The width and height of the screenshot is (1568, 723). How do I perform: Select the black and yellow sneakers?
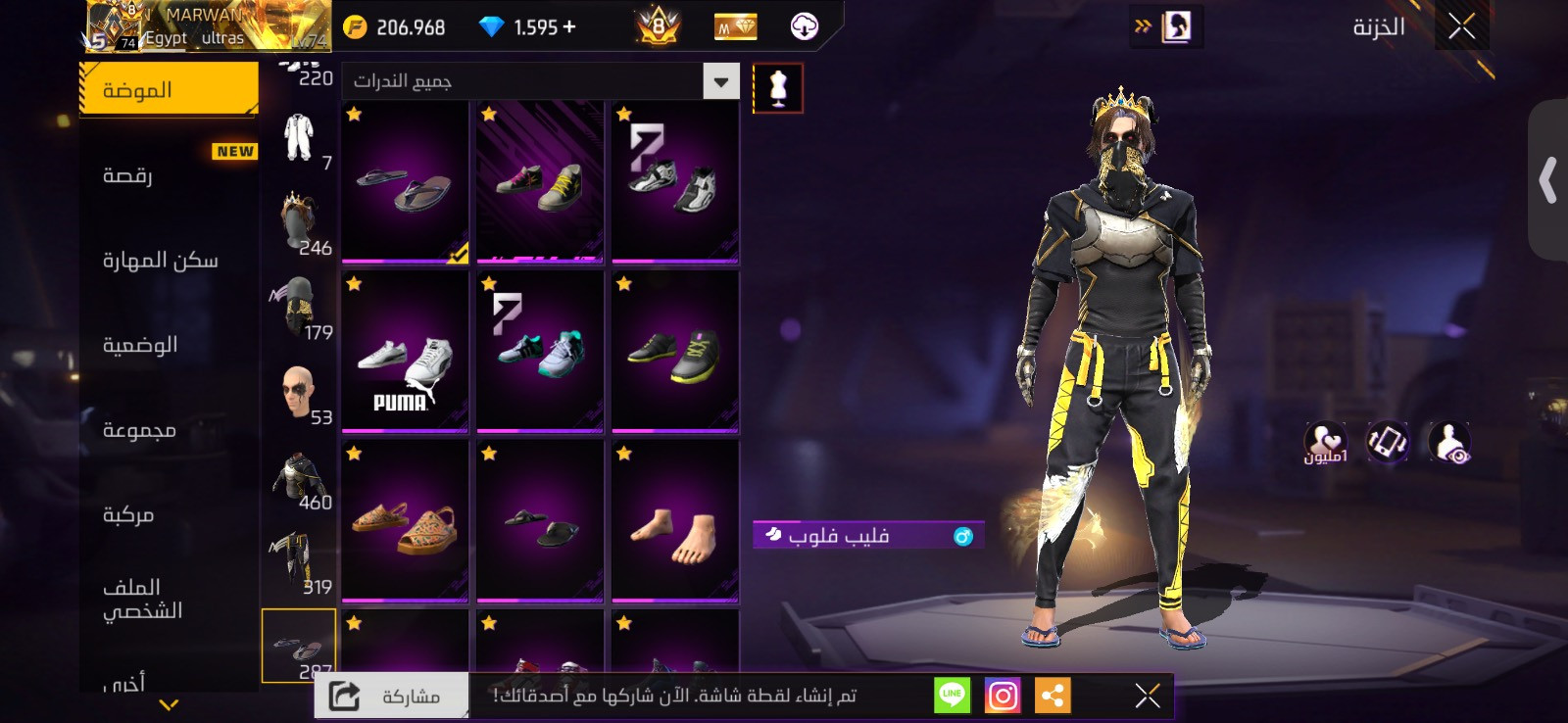pyautogui.click(x=675, y=353)
